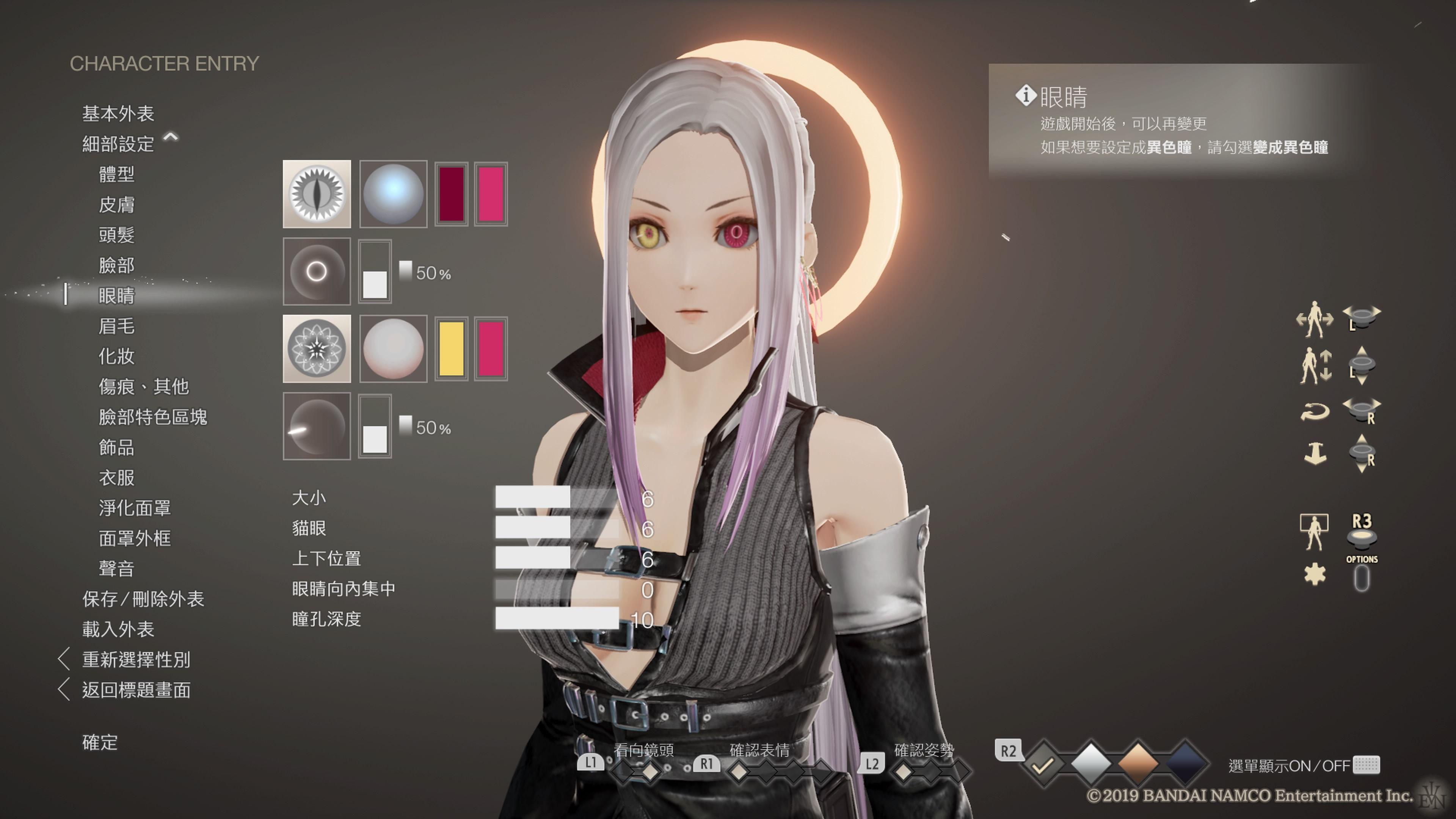The width and height of the screenshot is (1456, 819).
Task: Choose 載入外表 to load appearance
Action: click(118, 629)
